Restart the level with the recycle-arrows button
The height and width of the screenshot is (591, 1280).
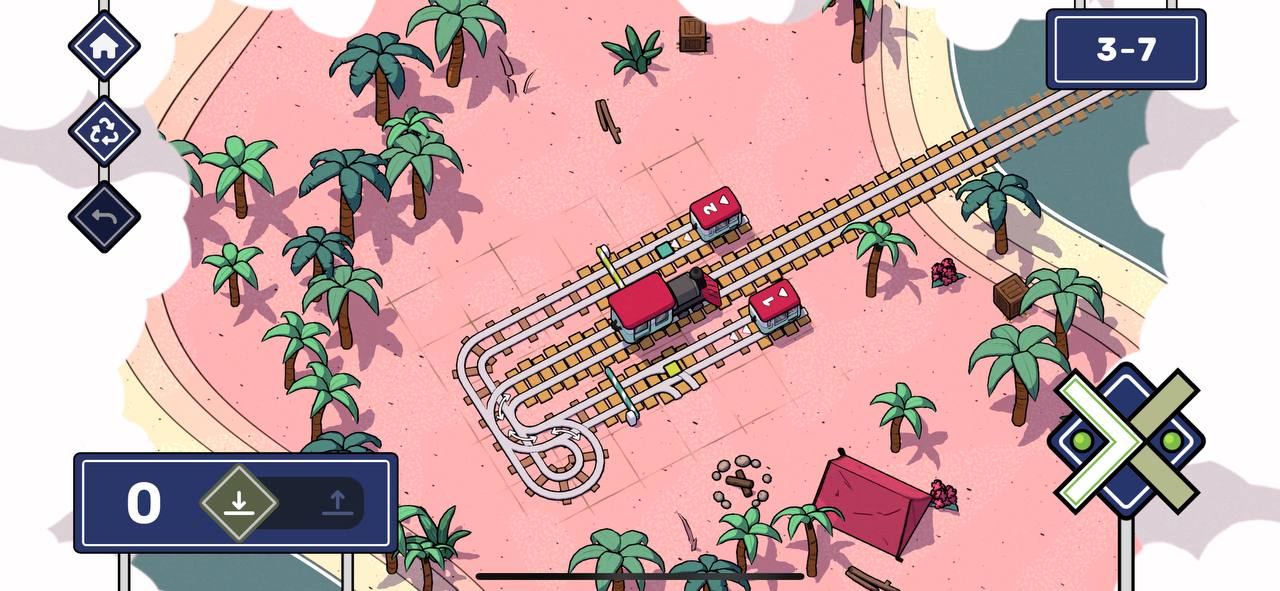tap(104, 131)
